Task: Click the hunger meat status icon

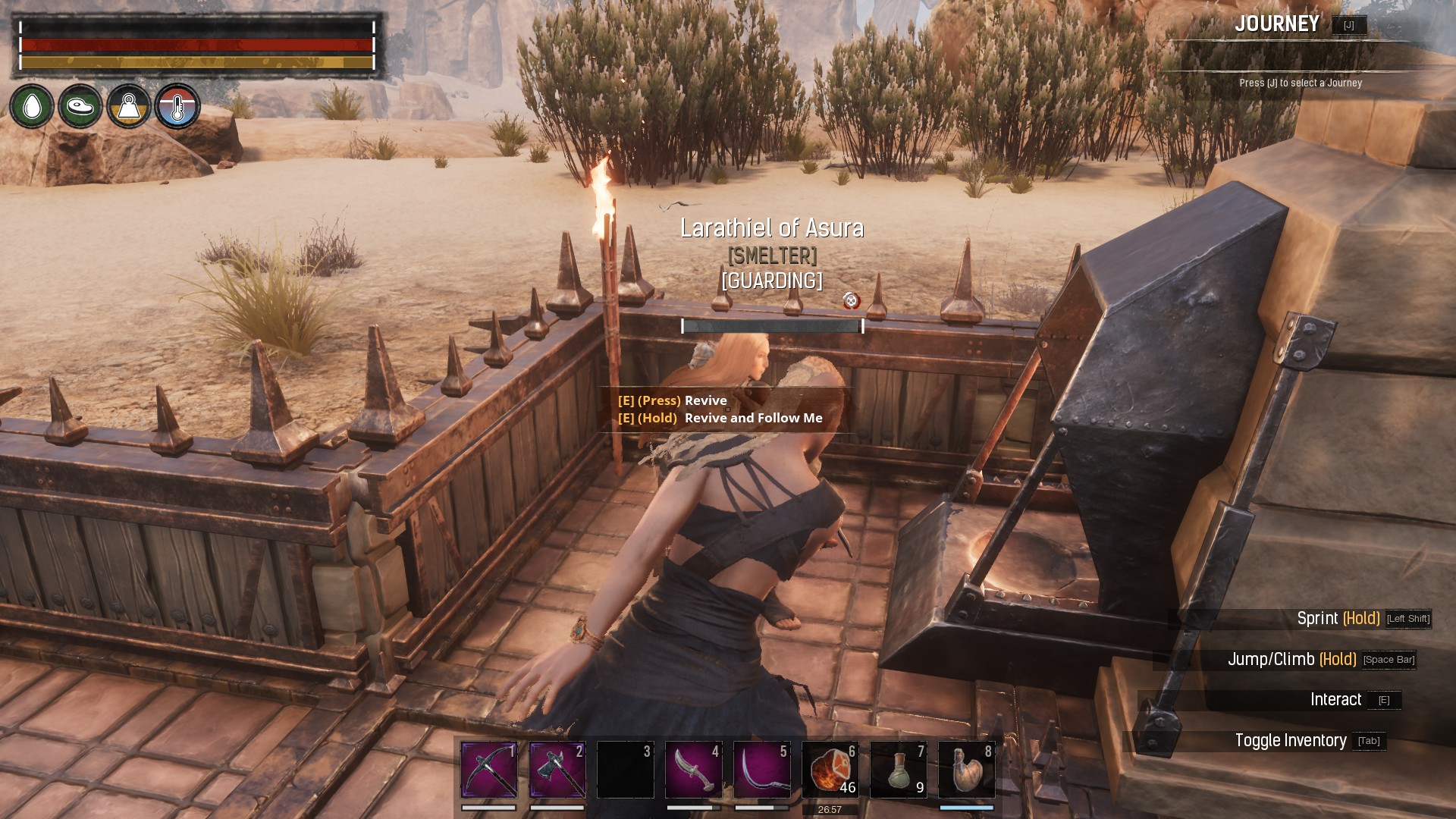Action: click(x=80, y=106)
